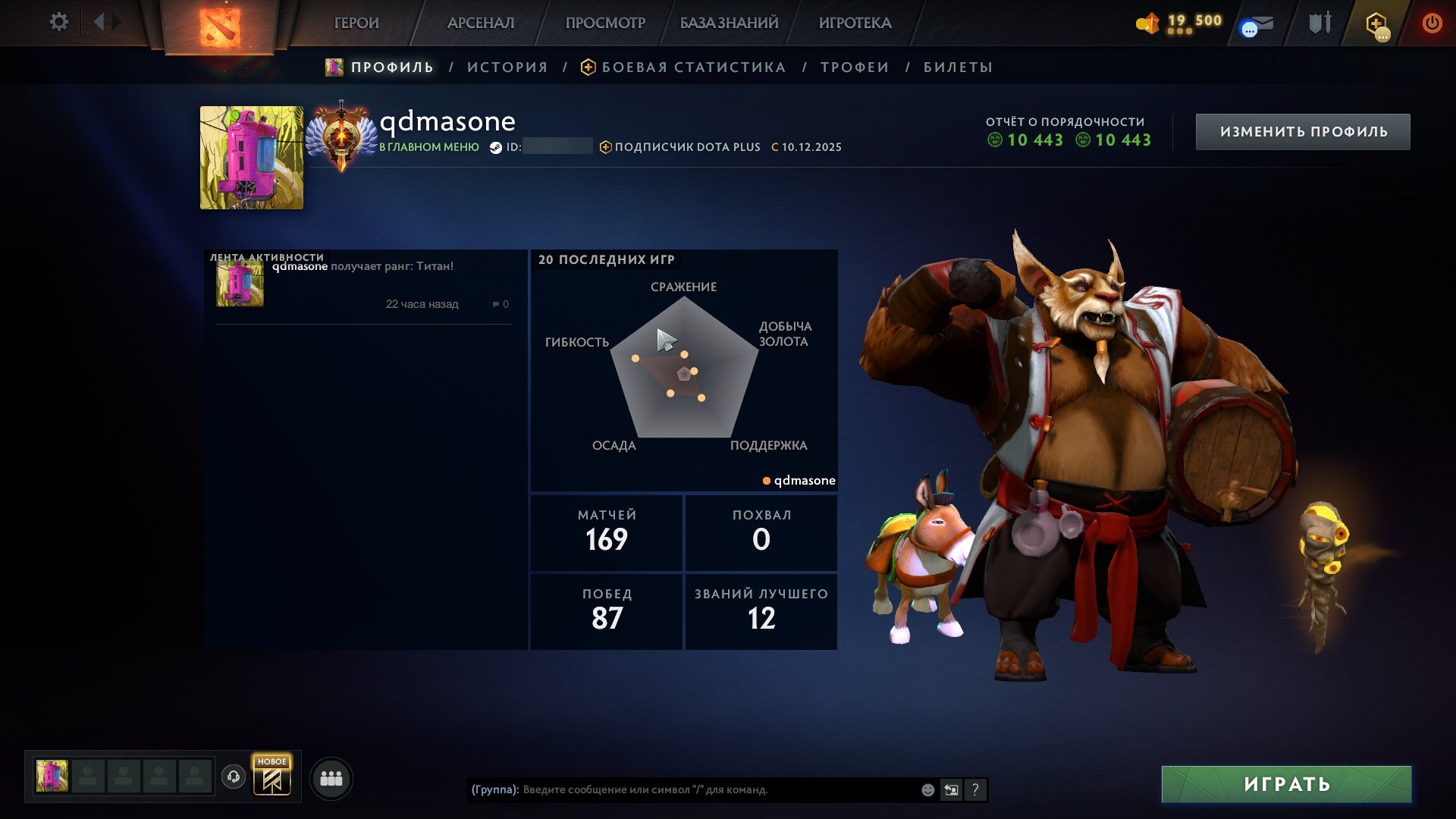Toggle the friends list group icon

point(330,777)
